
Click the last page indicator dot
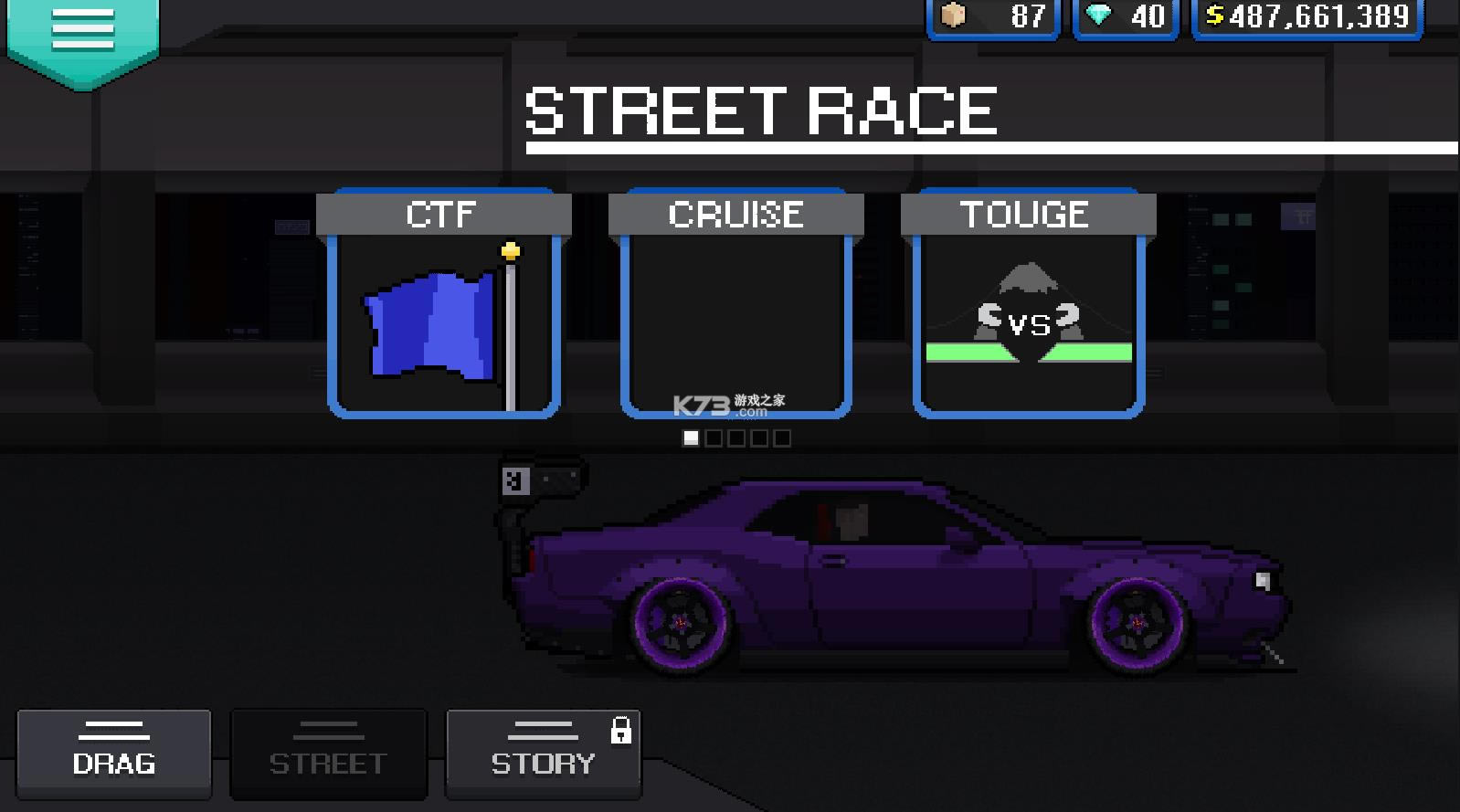[784, 438]
